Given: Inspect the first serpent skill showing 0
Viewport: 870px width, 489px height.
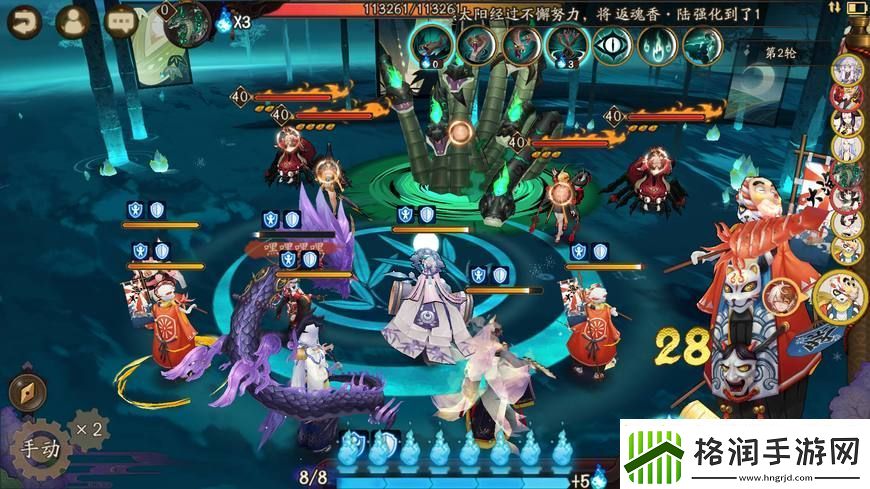Looking at the screenshot, I should tap(431, 45).
